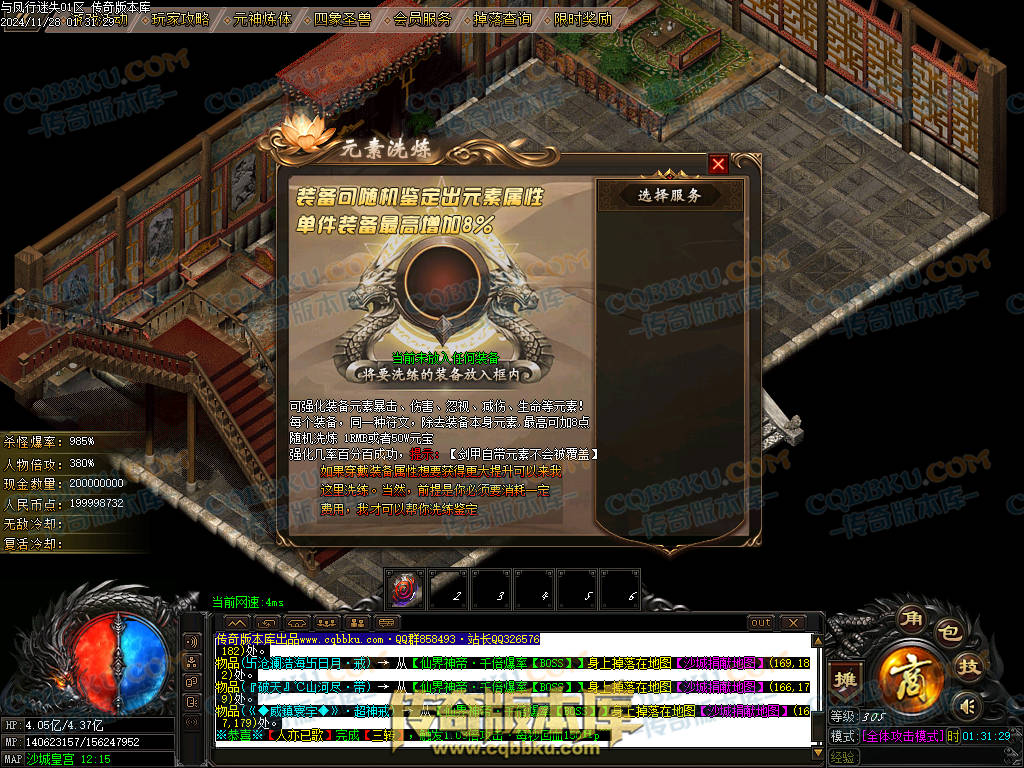Open the character panel with the 角 button
Screen dimensions: 1024x768
pyautogui.click(x=910, y=615)
